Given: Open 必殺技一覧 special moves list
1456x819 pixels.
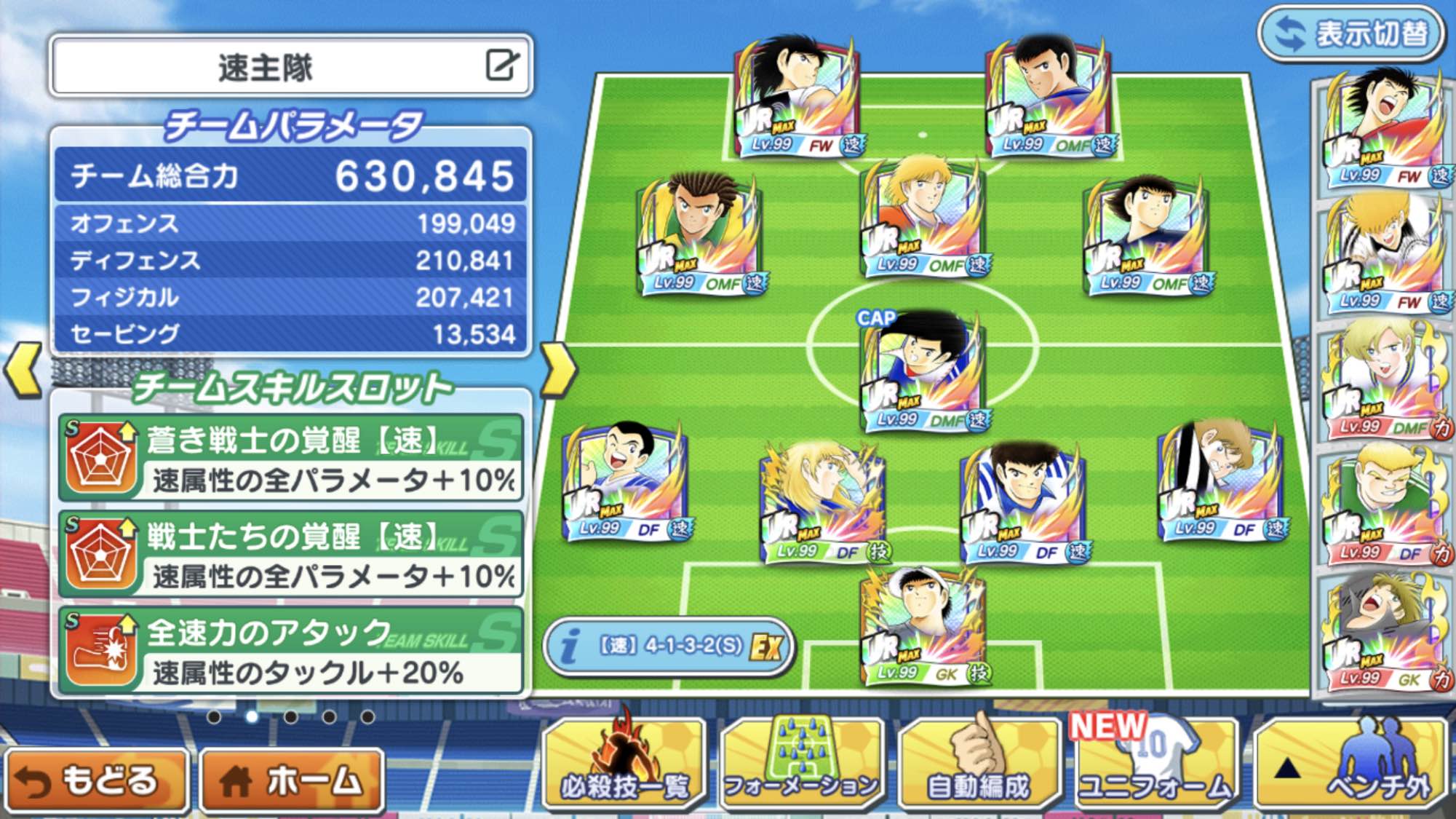Looking at the screenshot, I should point(624,764).
